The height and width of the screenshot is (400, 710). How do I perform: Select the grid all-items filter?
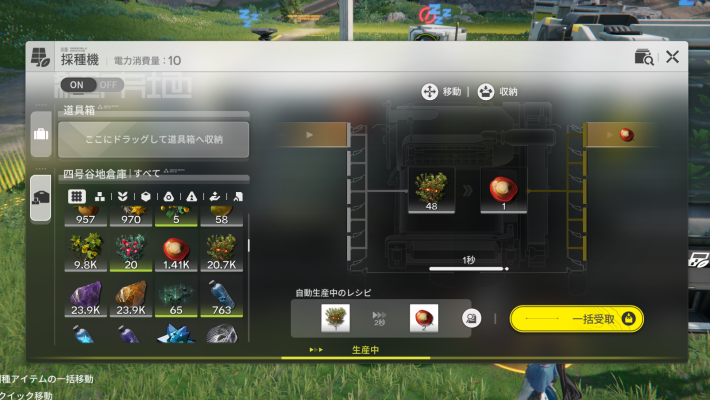[77, 196]
